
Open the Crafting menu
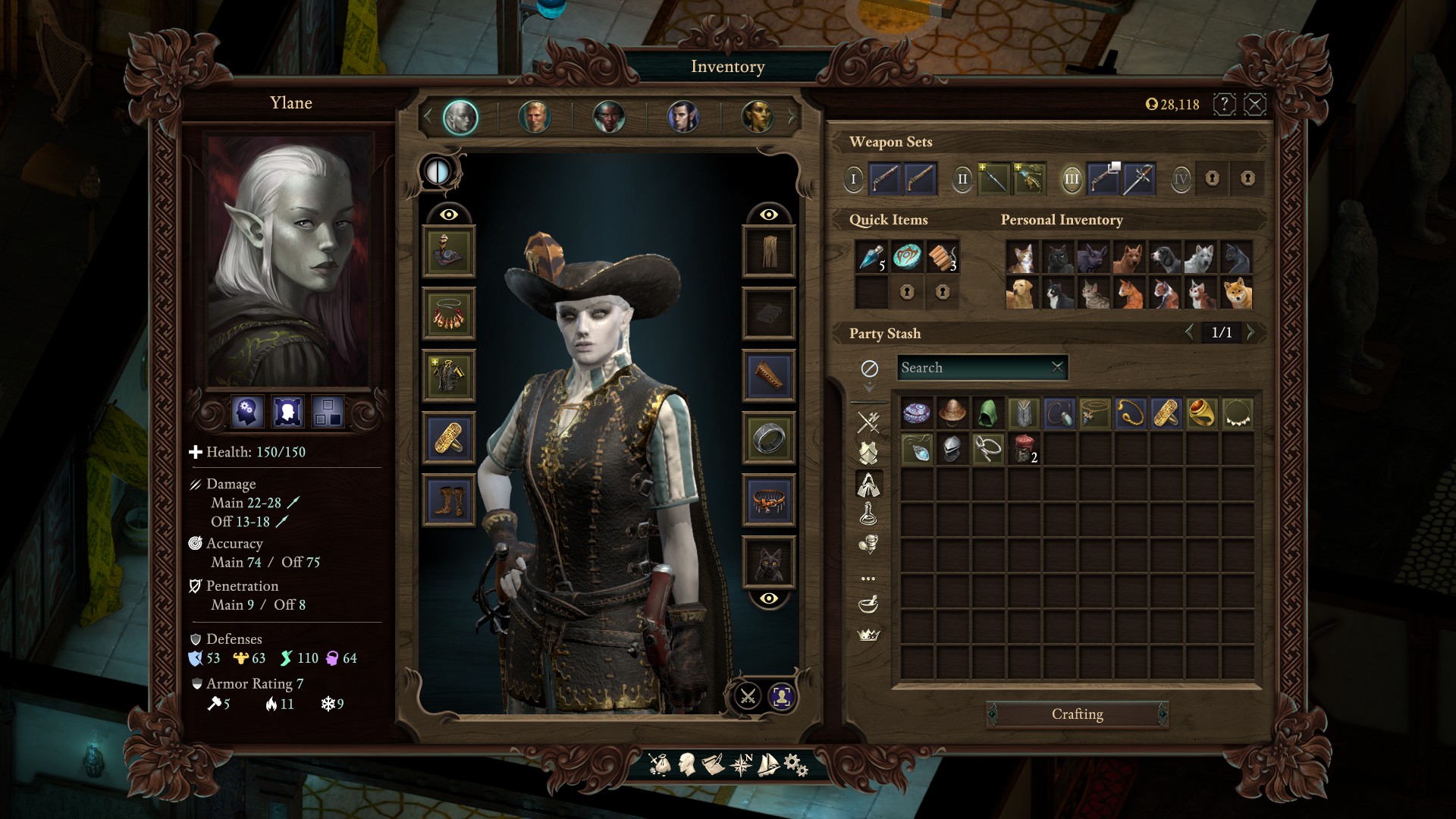[x=1077, y=714]
